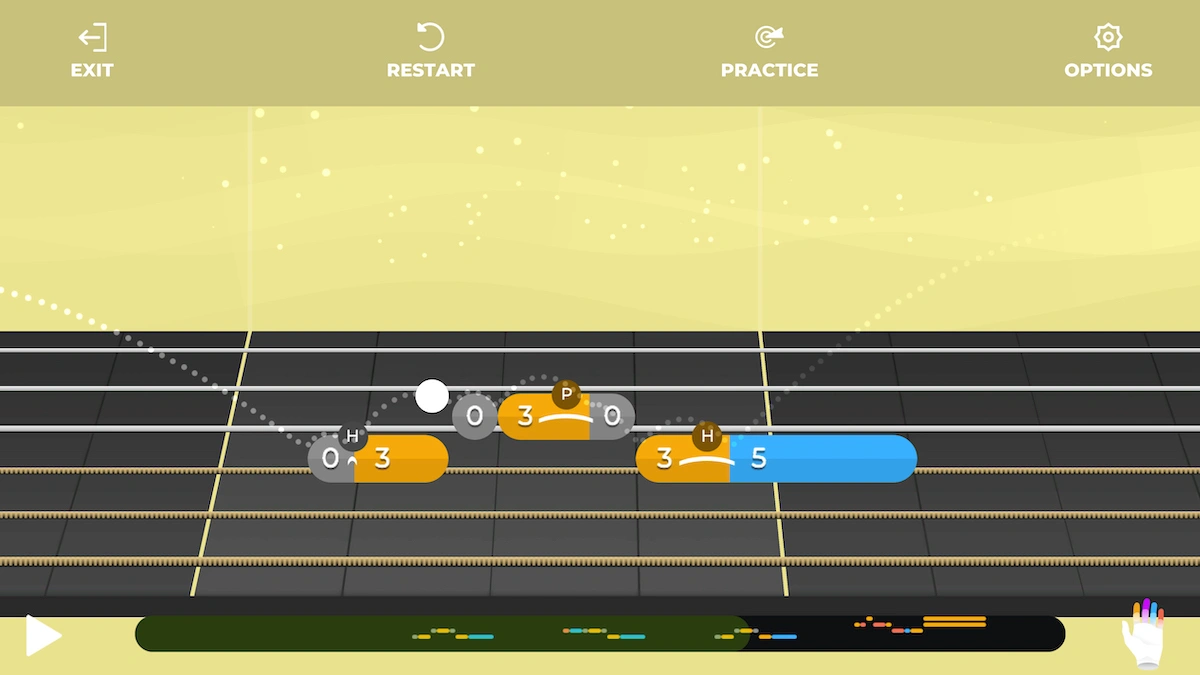1200x675 pixels.
Task: Jump to a point on the song progress bar
Action: click(600, 634)
